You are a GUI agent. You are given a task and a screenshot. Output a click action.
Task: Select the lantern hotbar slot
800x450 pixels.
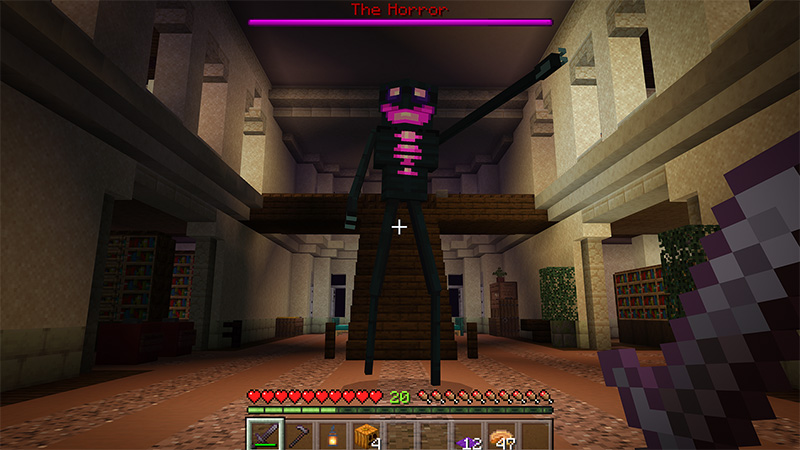(331, 435)
